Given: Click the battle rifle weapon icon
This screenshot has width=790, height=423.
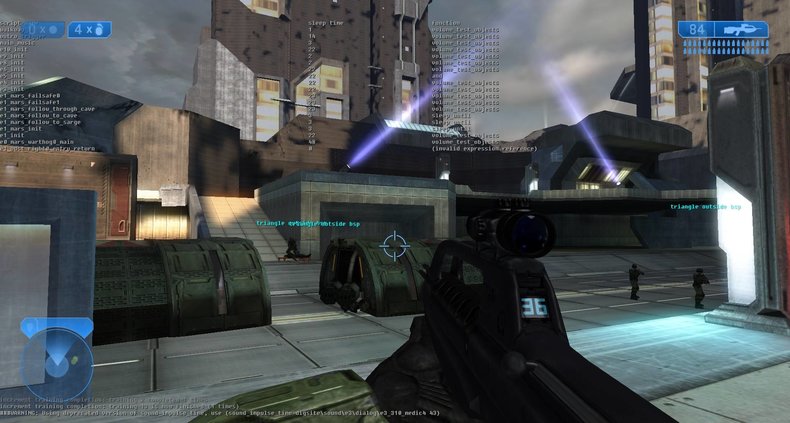Looking at the screenshot, I should [741, 30].
